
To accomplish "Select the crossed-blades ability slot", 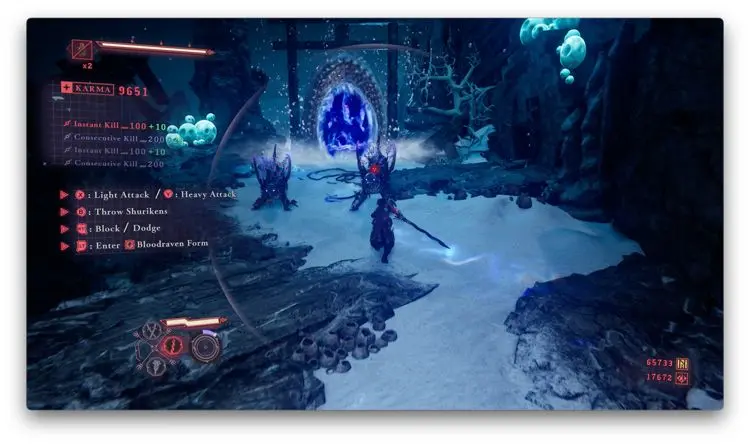I will click(152, 330).
